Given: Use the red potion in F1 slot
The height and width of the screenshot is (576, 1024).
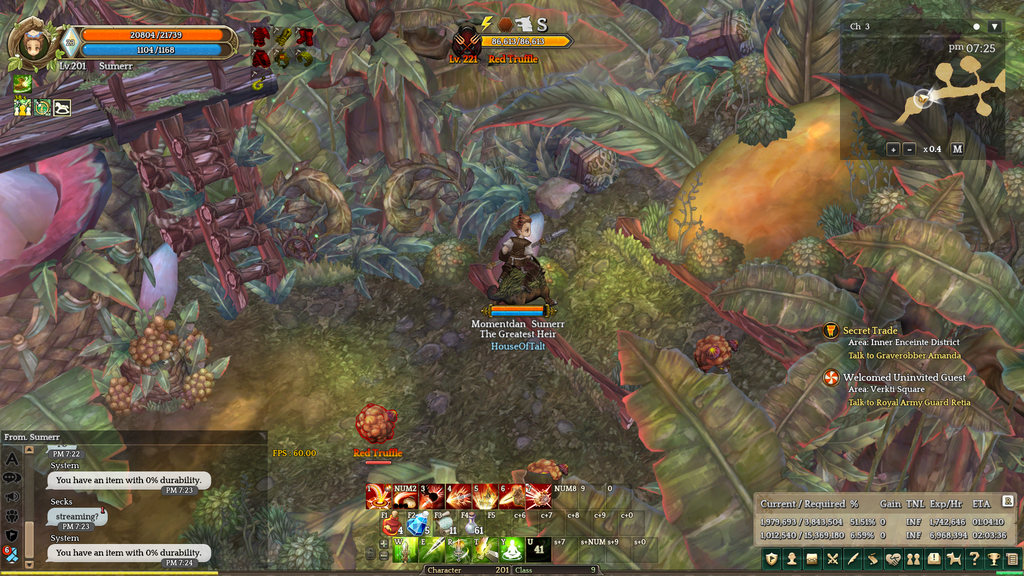Looking at the screenshot, I should (391, 525).
